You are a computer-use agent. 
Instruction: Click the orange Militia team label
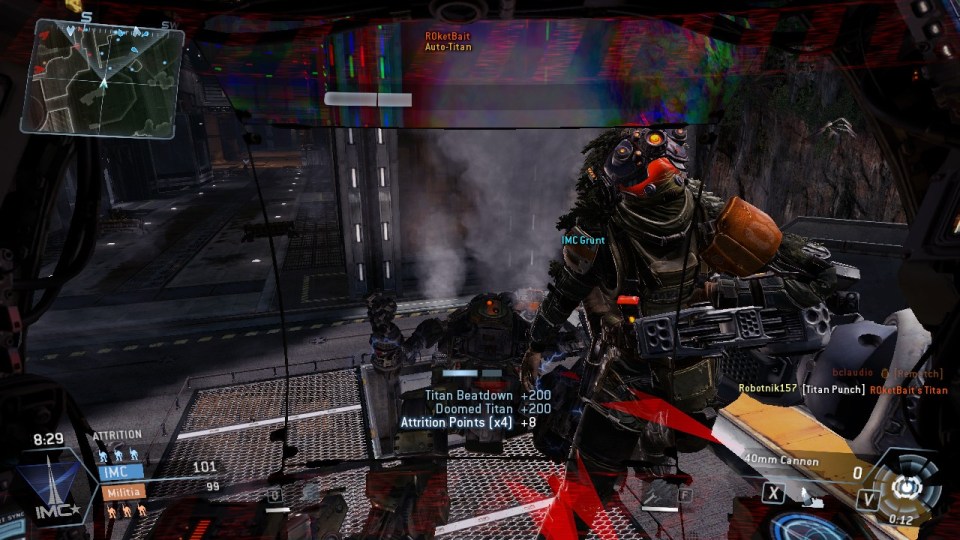(122, 492)
